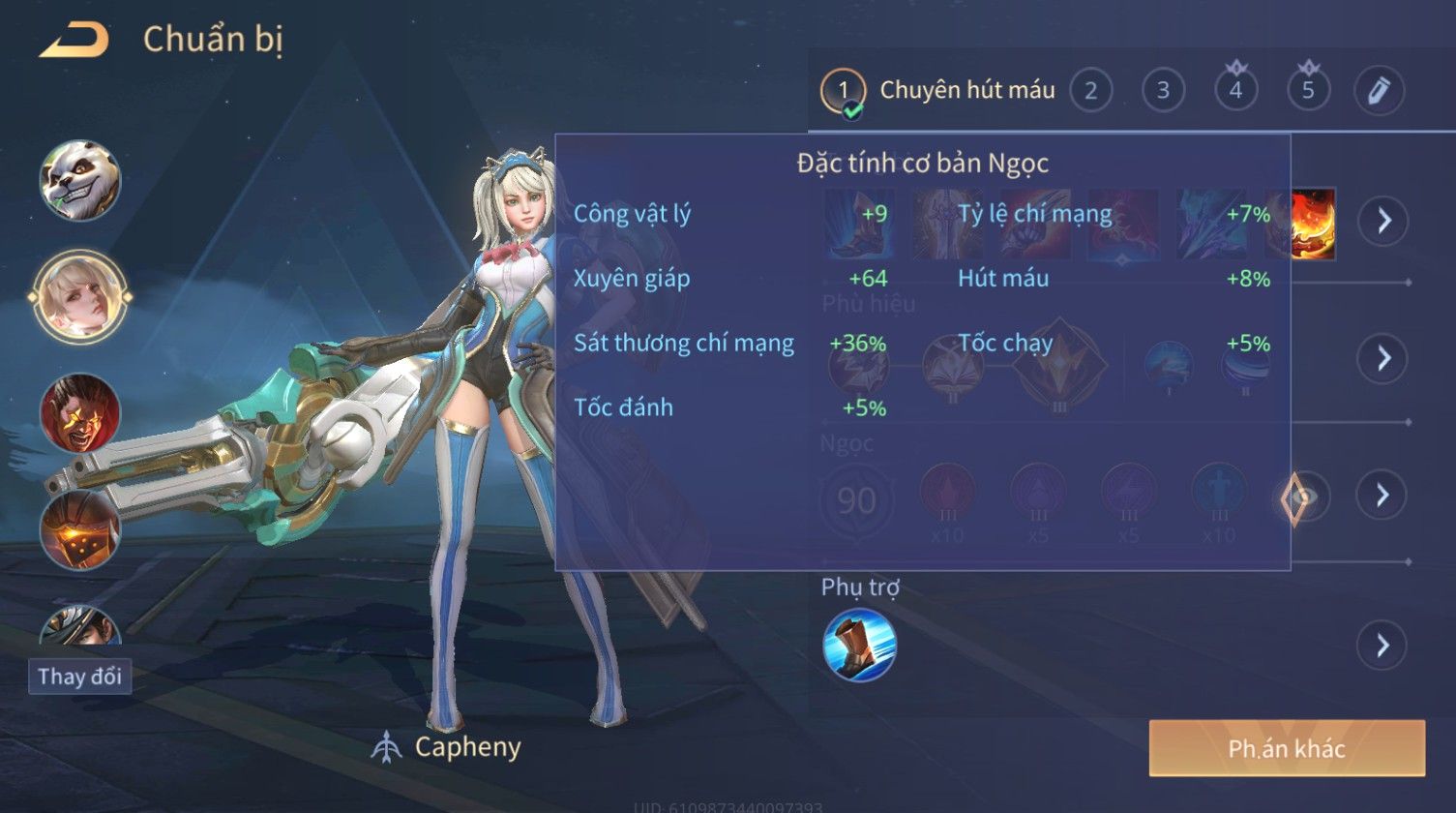Open loadout preset 5
Screen dimensions: 1456x813
click(x=1308, y=91)
